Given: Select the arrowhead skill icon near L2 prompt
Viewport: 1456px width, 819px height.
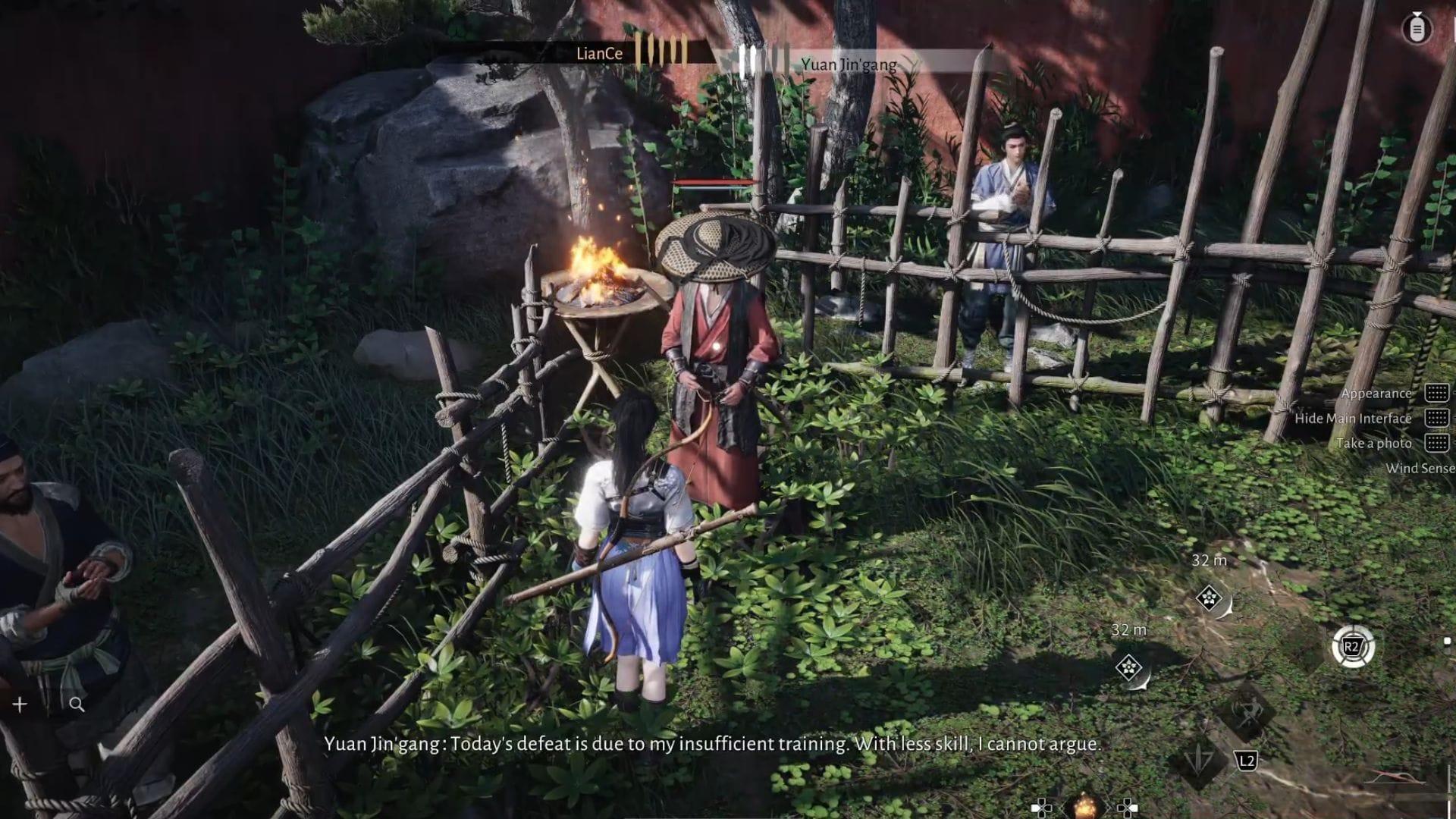Looking at the screenshot, I should click(1198, 761).
